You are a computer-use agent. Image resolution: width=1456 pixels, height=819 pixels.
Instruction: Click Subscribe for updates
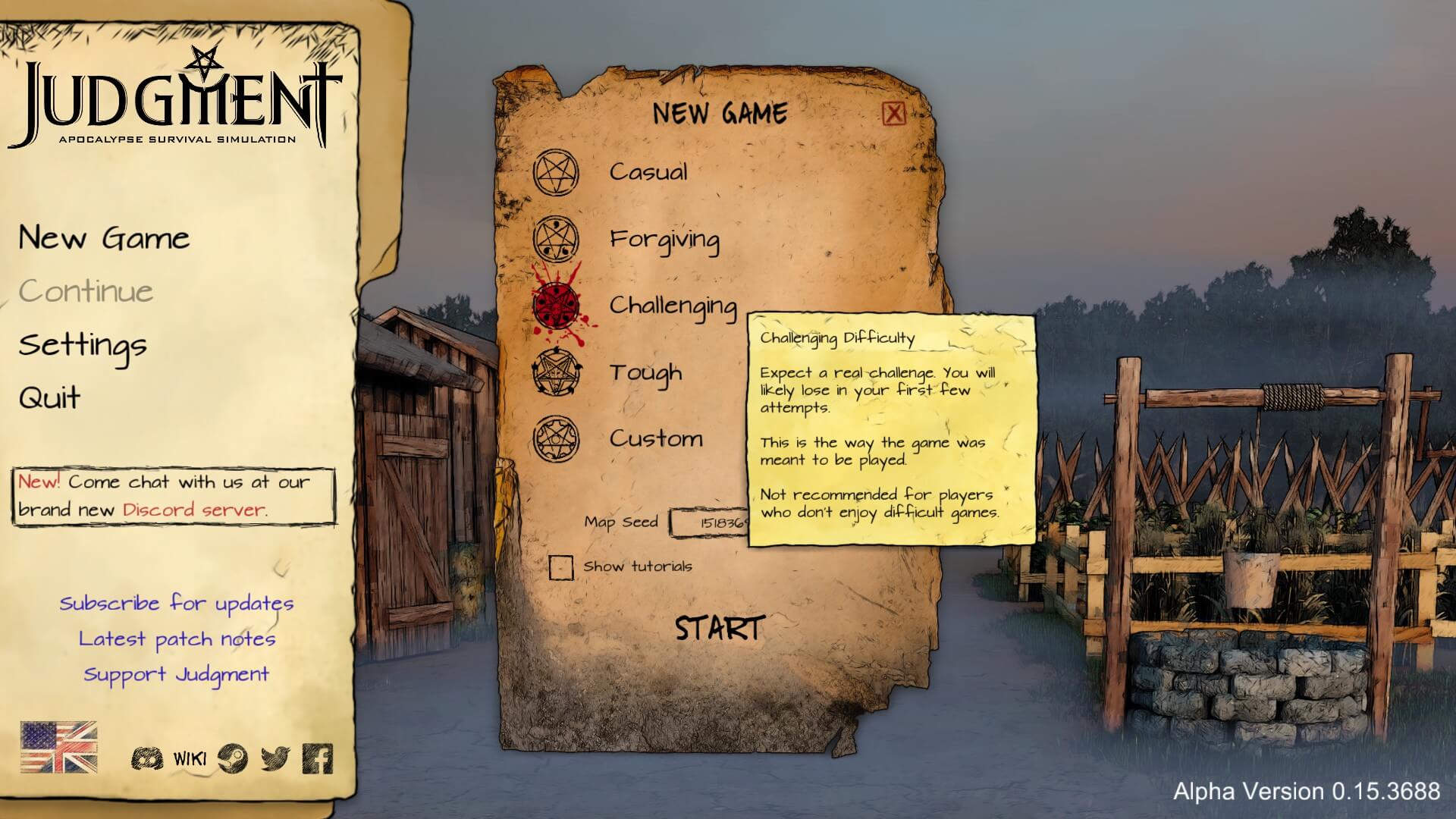click(177, 604)
